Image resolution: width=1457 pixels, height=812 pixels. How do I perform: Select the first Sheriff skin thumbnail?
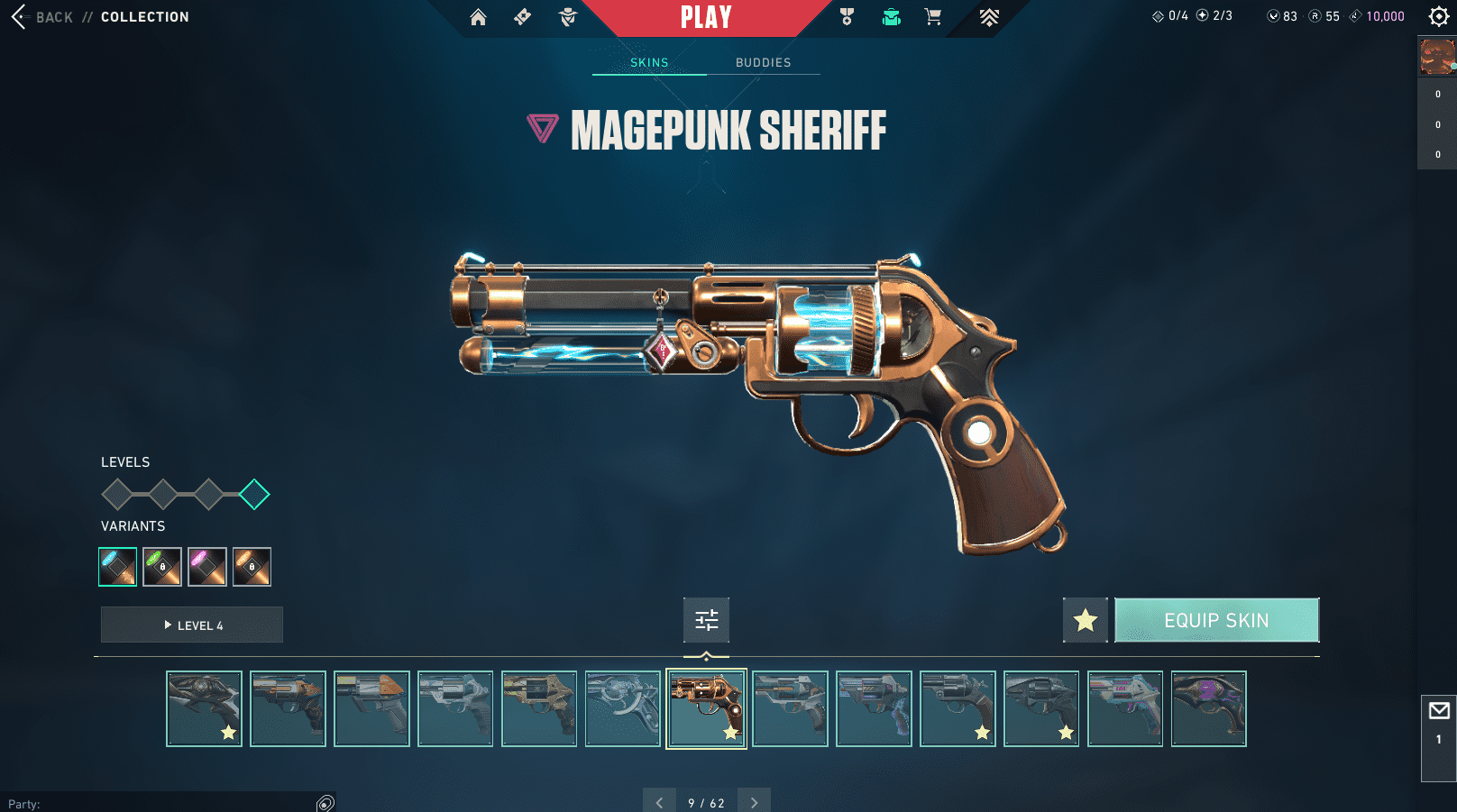(x=204, y=708)
